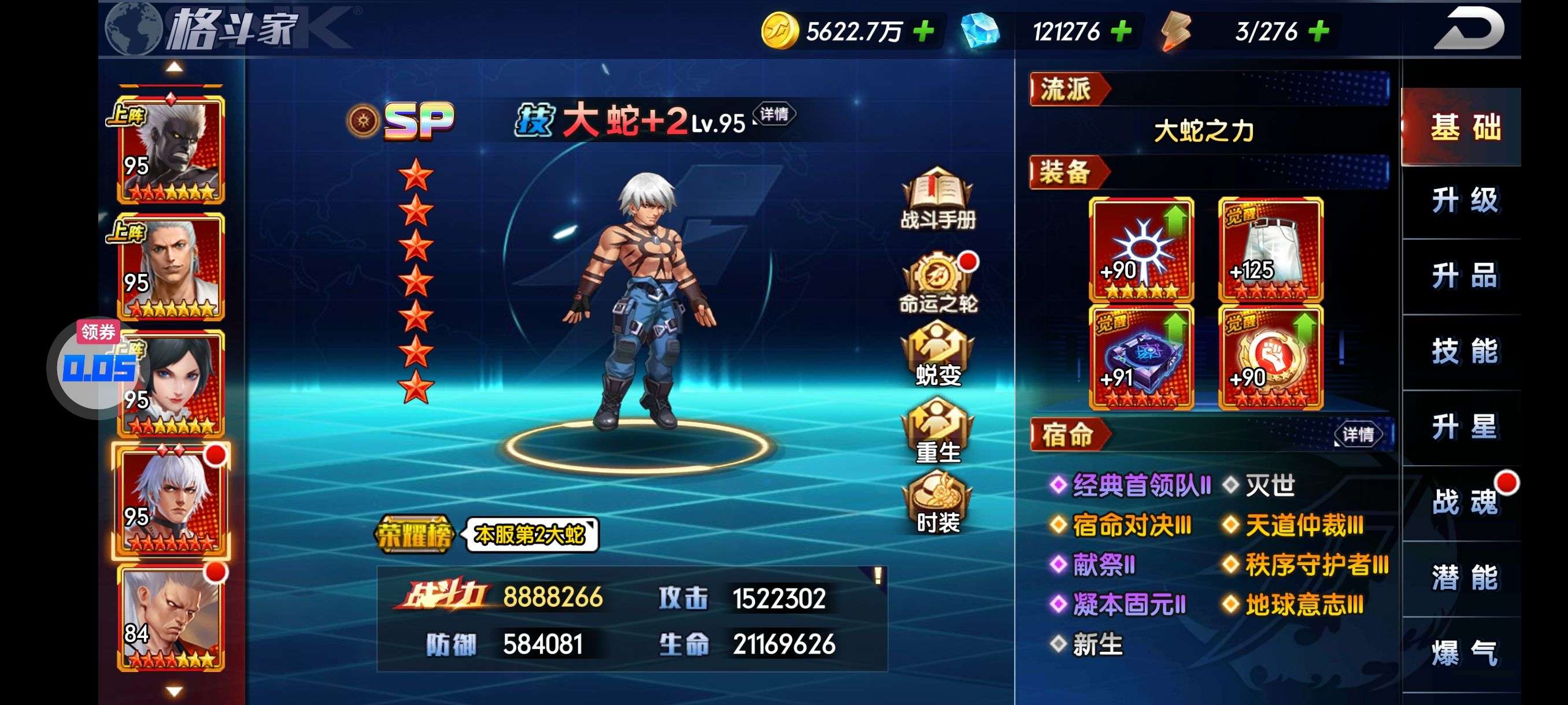Open the 命运之轮 wheel of fate
Viewport: 1568px width, 705px height.
[x=937, y=283]
